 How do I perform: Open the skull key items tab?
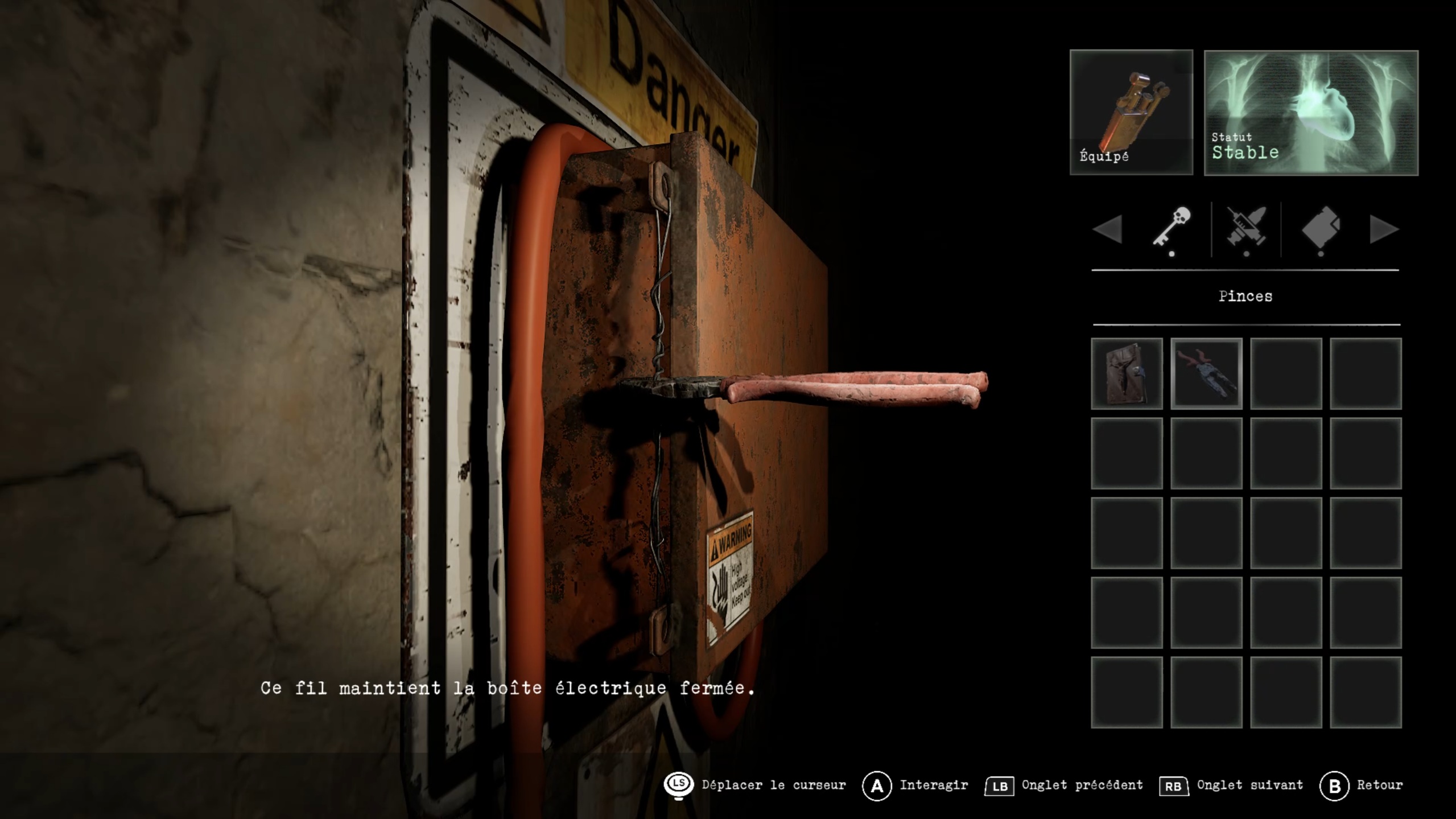tap(1171, 228)
